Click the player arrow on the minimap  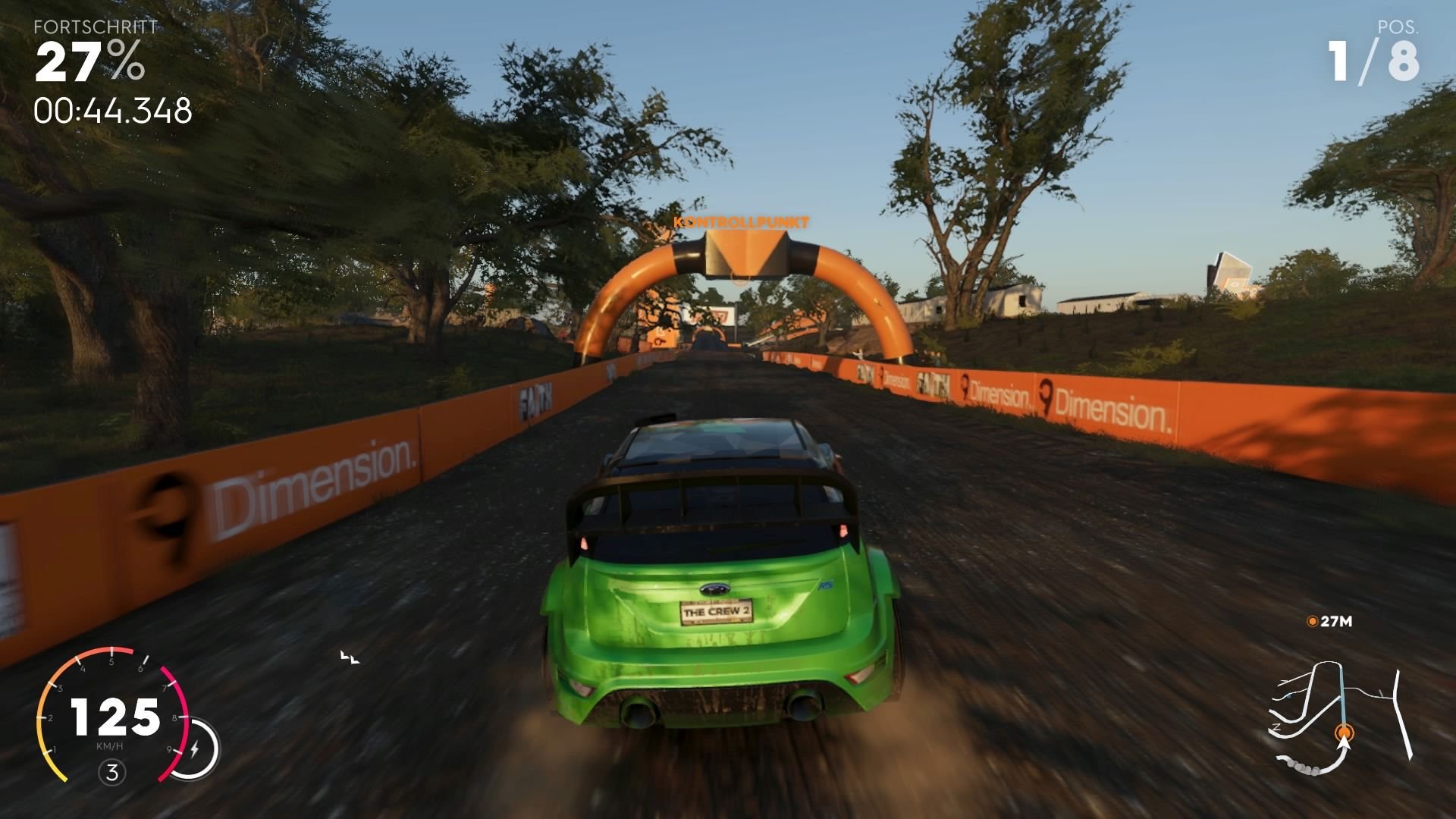tap(1344, 744)
